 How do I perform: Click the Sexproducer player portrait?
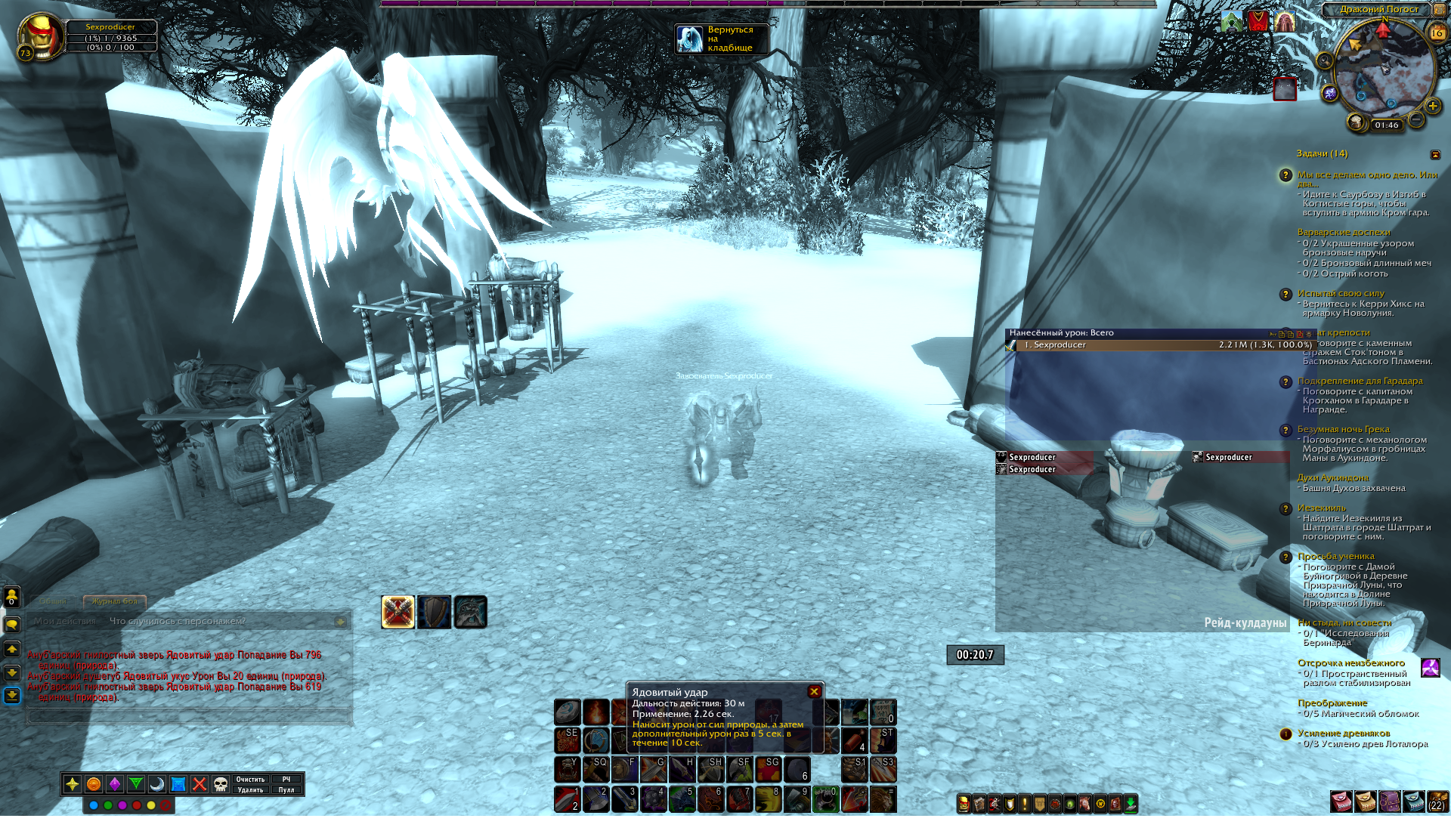pyautogui.click(x=39, y=36)
